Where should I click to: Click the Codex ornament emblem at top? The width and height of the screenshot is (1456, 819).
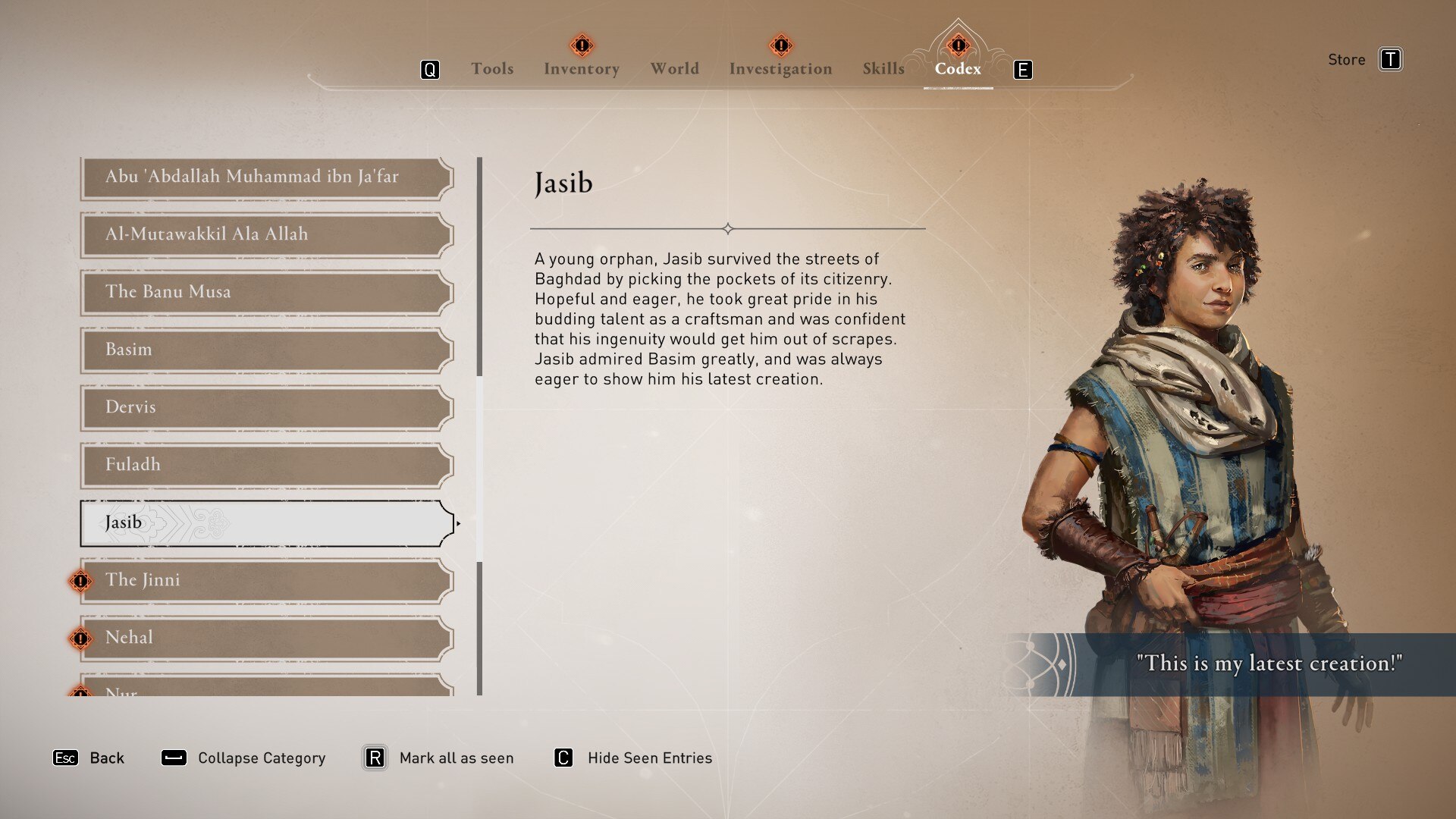pos(957,45)
